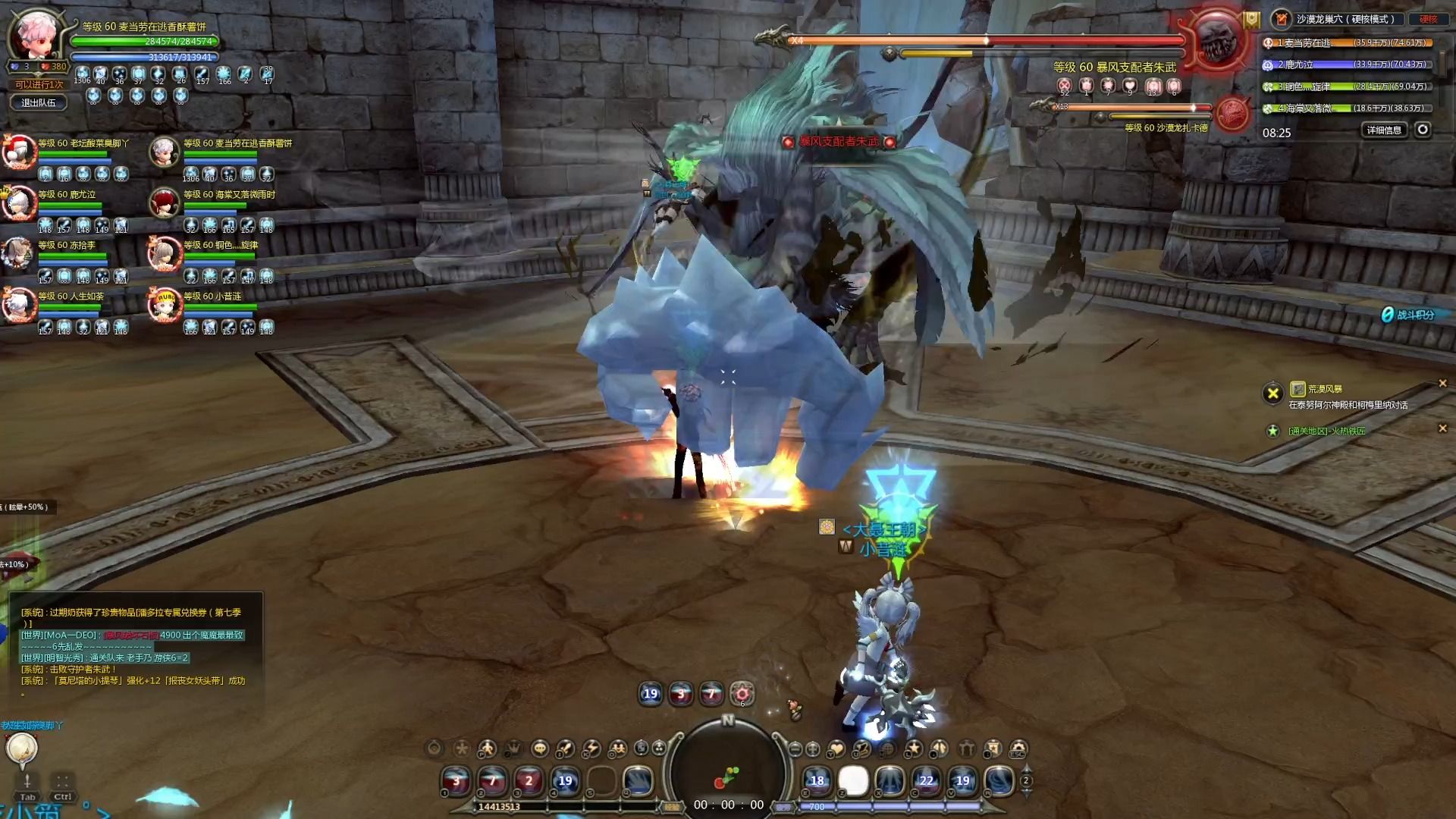
Task: Select party member 鹿尤泣 portrait
Action: click(19, 204)
